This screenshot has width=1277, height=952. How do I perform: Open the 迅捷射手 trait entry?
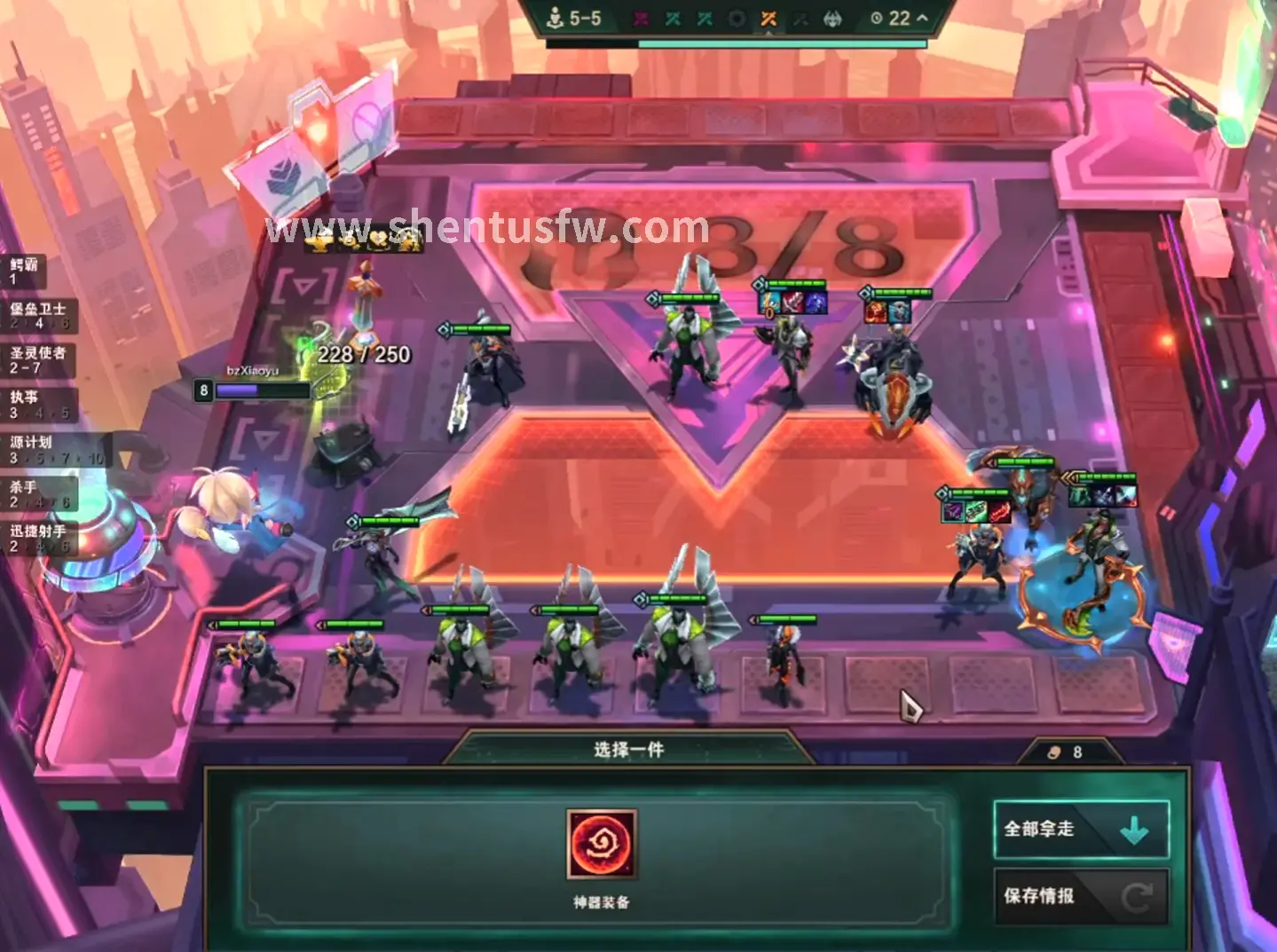point(38,538)
